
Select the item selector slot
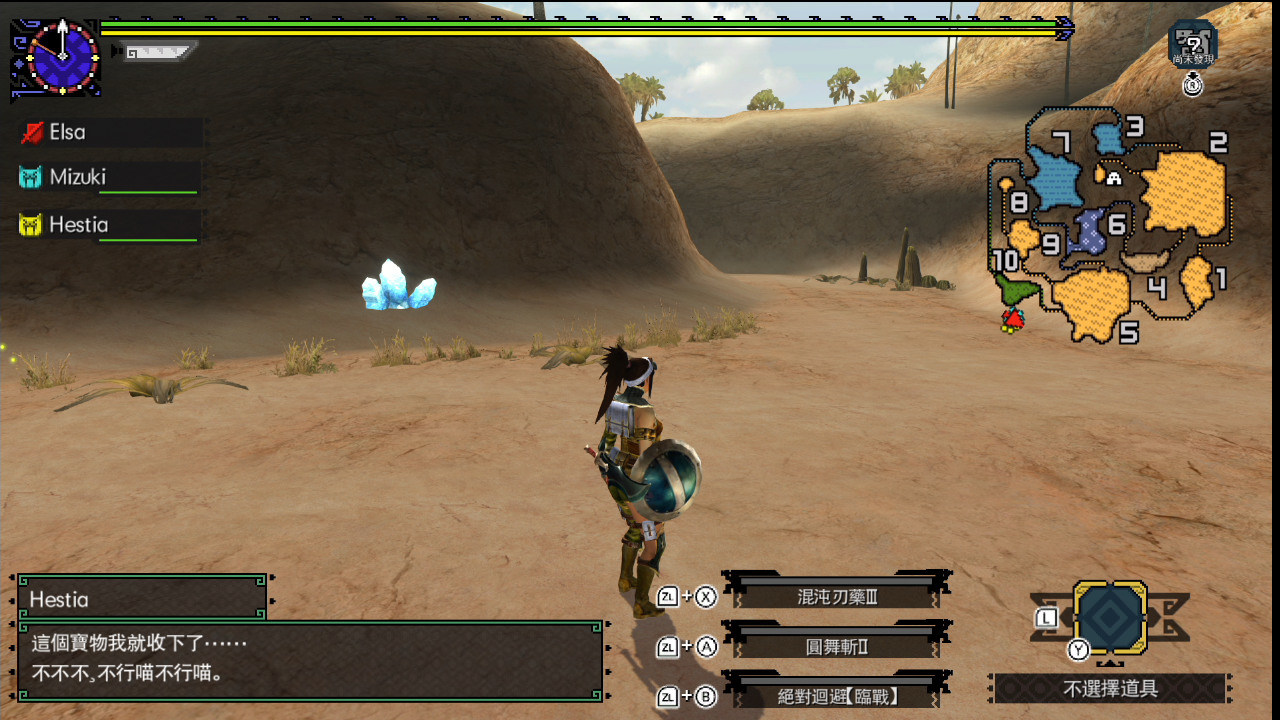coord(1110,620)
